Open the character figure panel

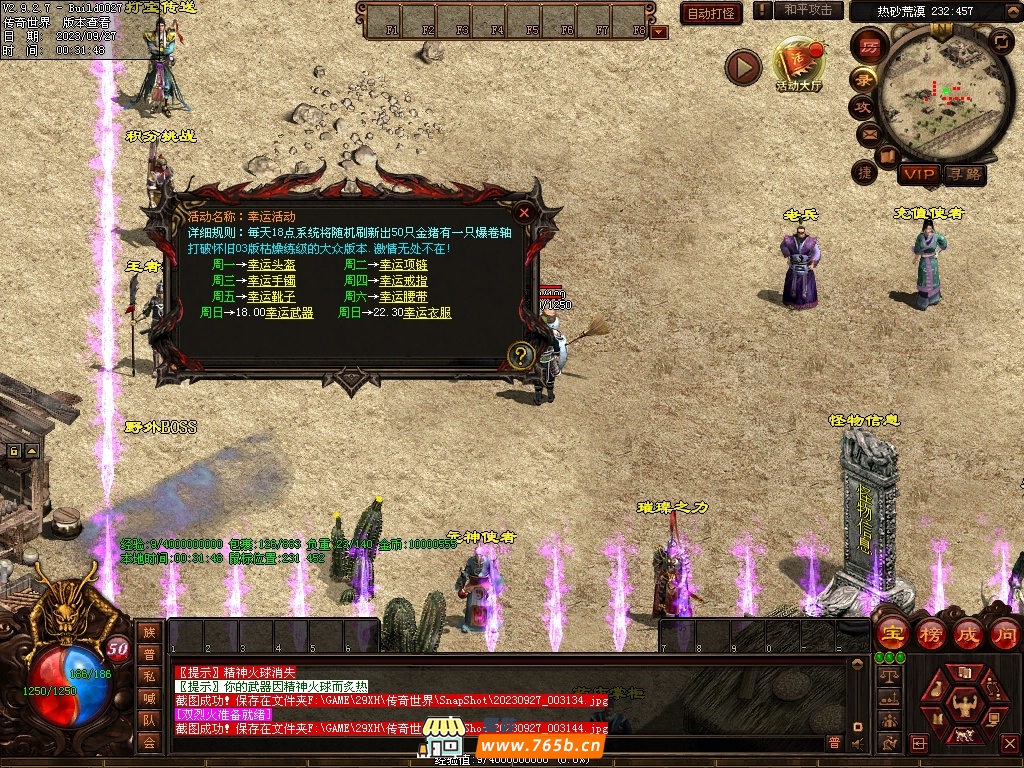click(966, 705)
